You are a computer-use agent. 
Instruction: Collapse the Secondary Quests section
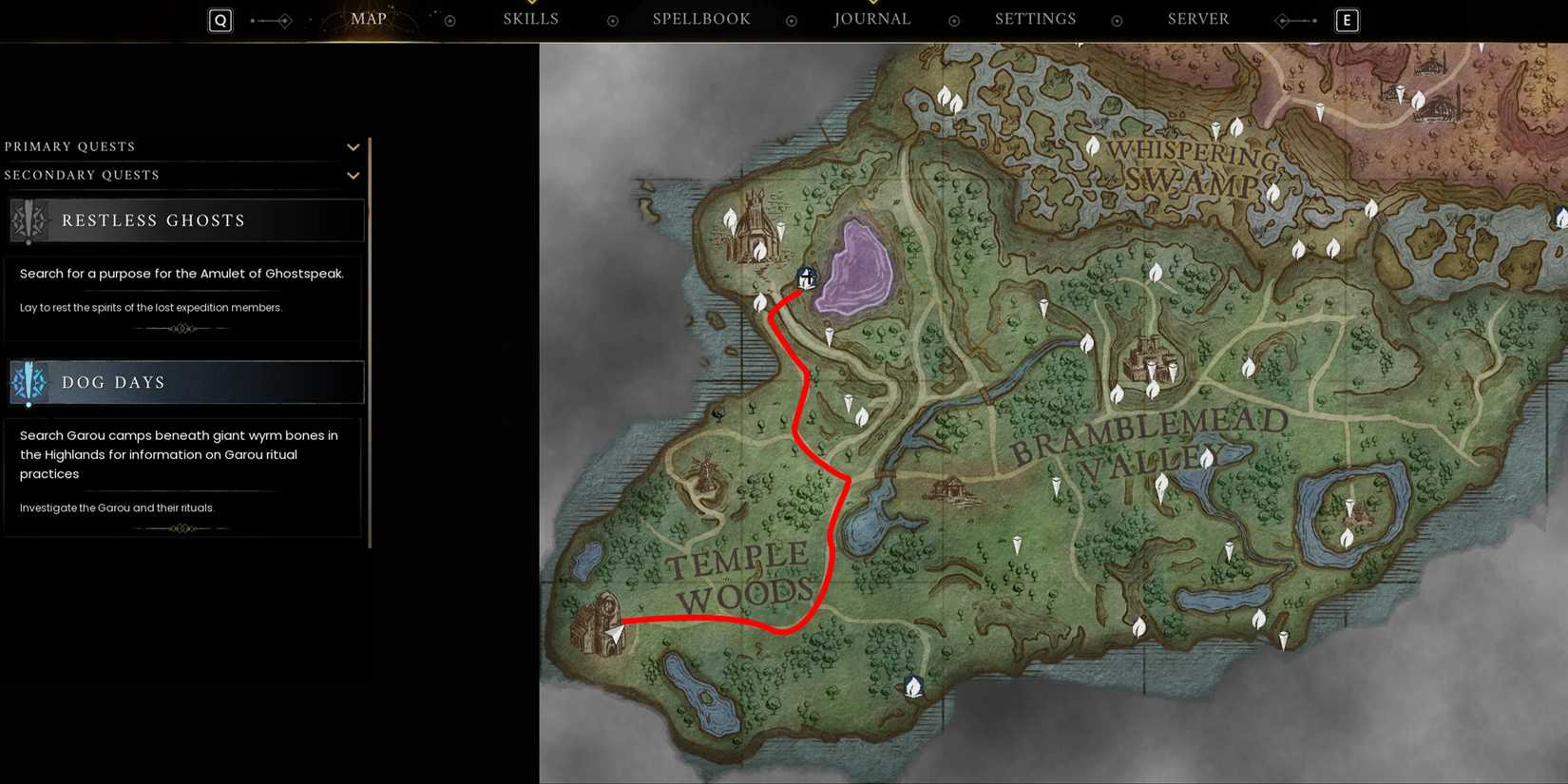coord(353,175)
